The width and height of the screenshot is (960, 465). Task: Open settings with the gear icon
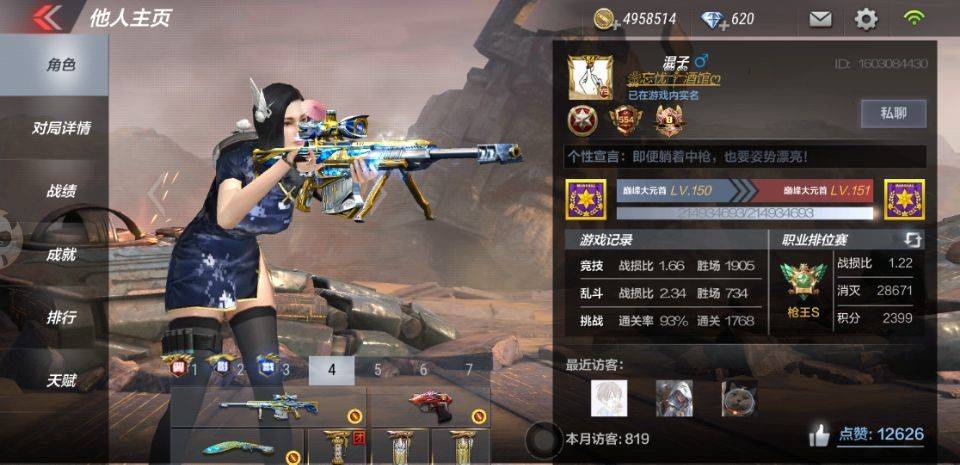pos(866,19)
